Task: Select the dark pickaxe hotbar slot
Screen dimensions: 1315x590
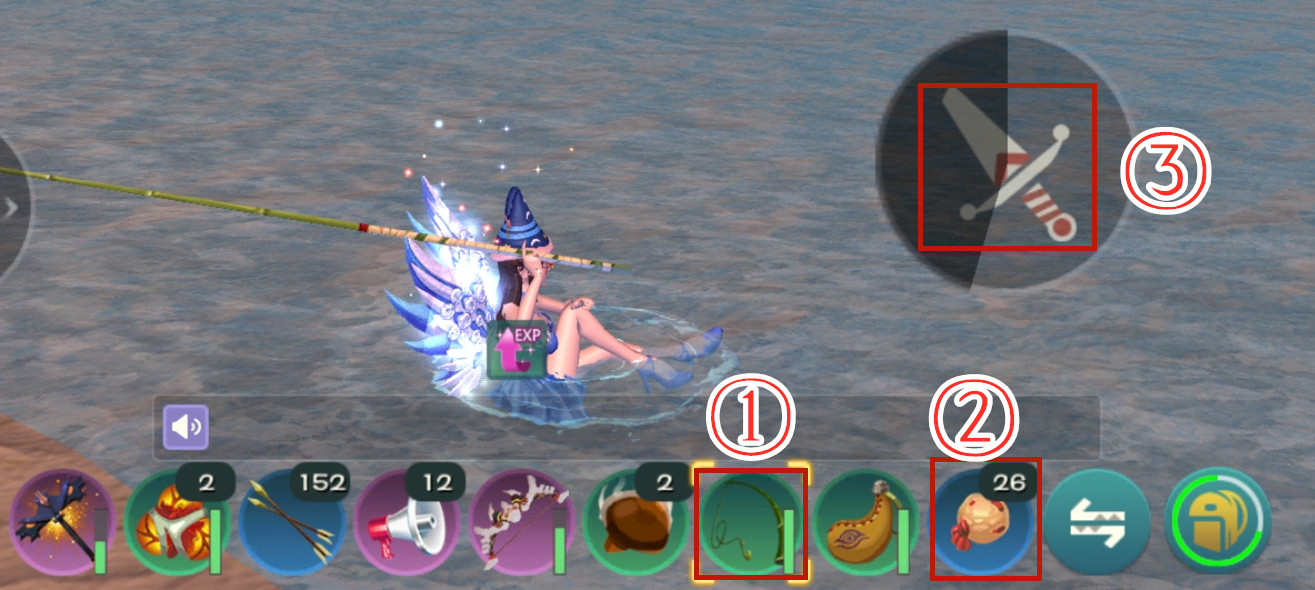Action: pos(60,522)
